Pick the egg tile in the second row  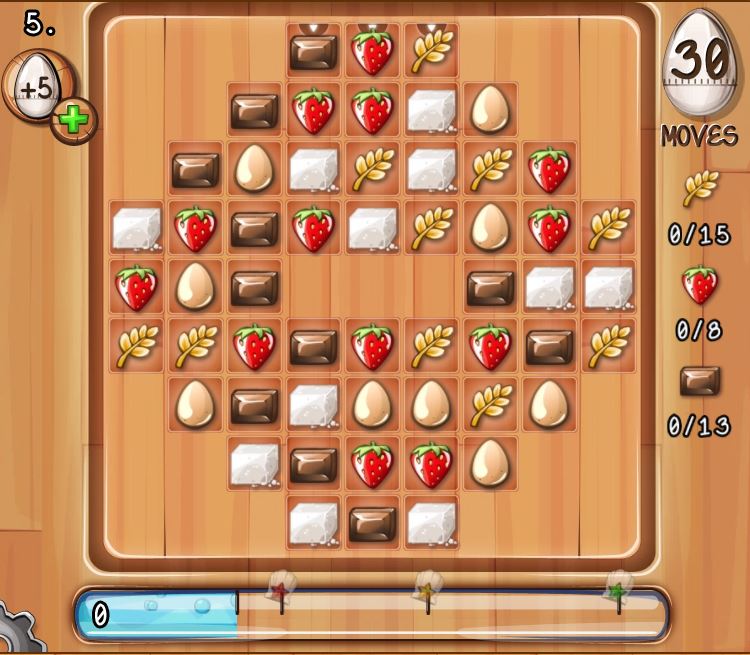[x=490, y=110]
